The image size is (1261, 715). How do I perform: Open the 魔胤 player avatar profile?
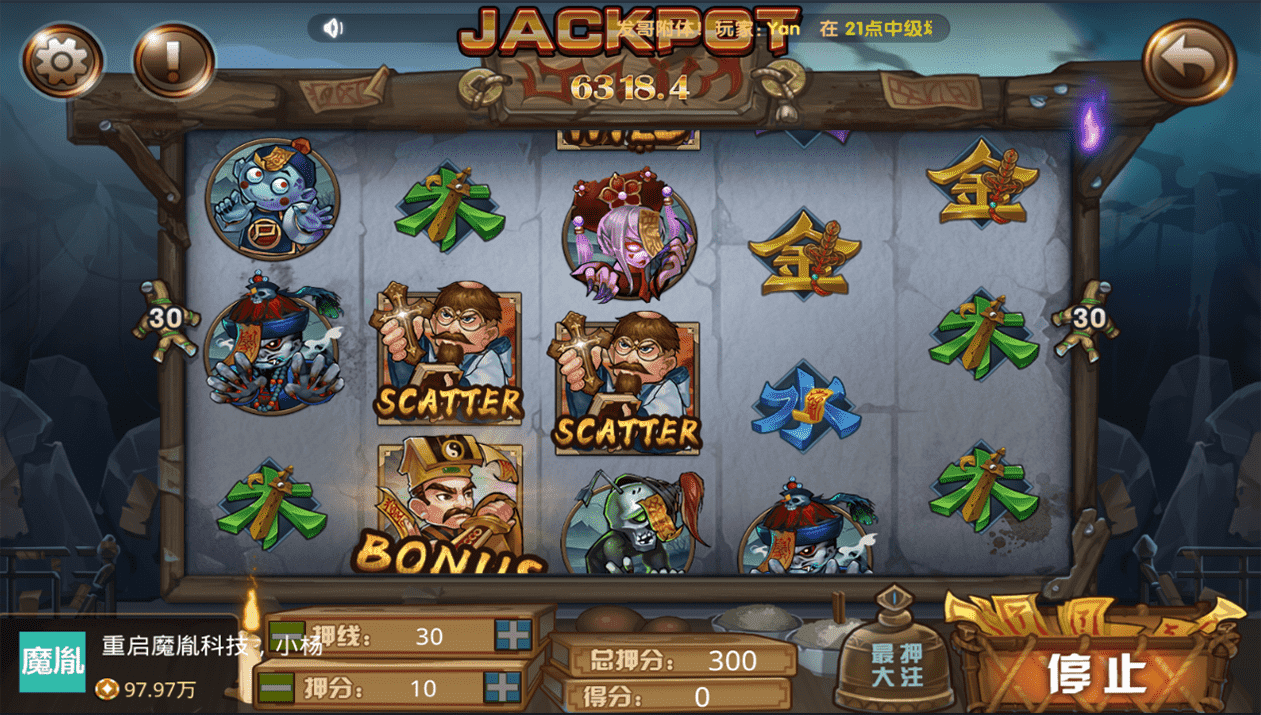[52, 661]
